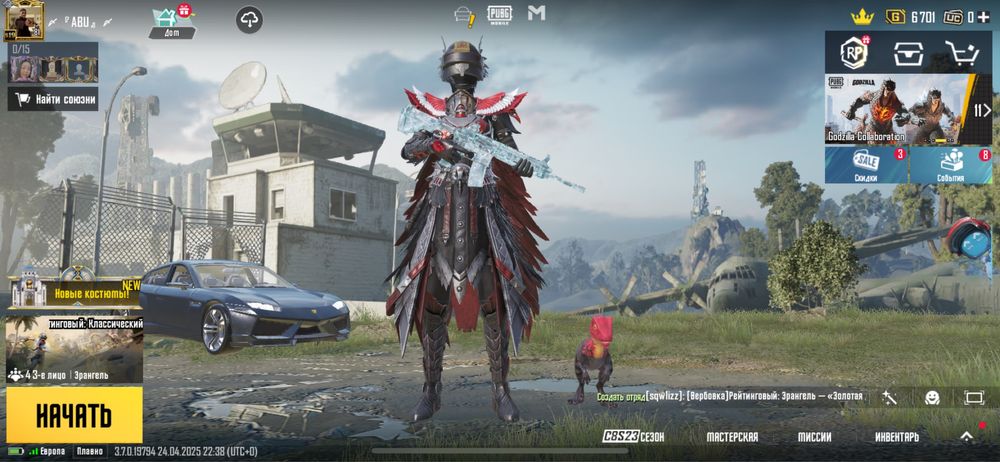
Task: Click the Найти союзни find allies button
Action: (x=53, y=99)
